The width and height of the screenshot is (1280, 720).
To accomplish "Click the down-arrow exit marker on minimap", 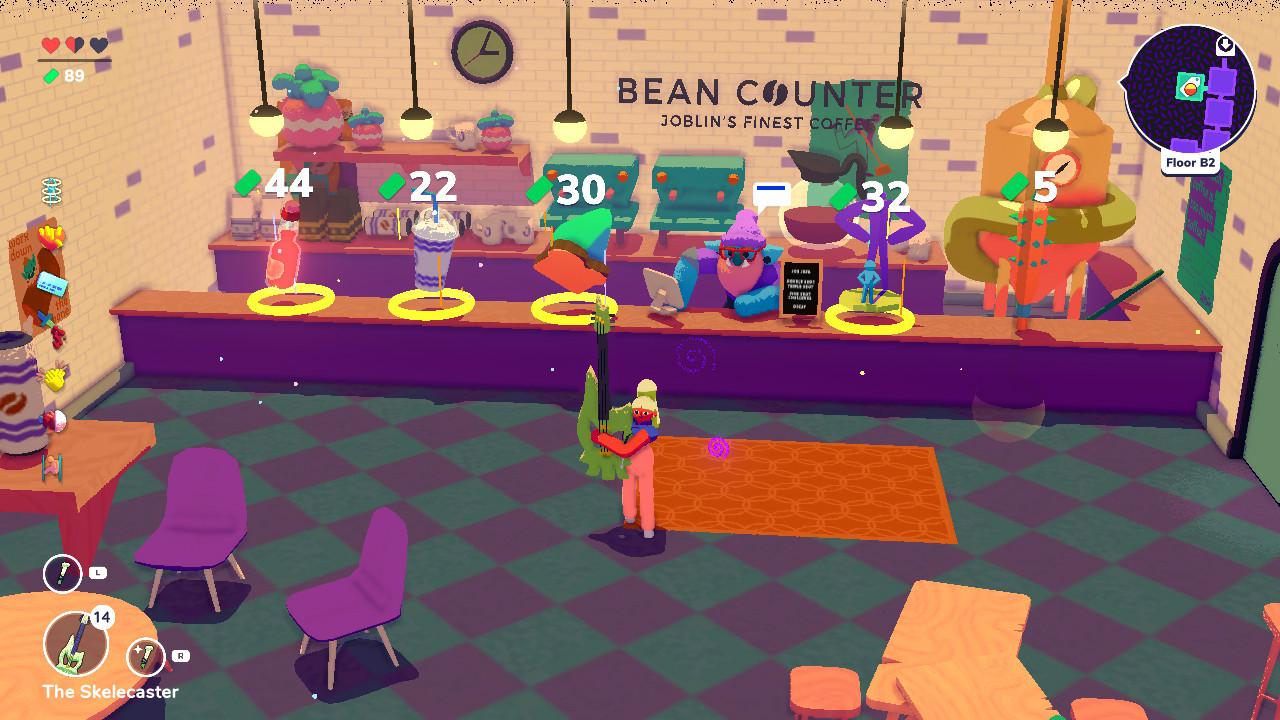I will pyautogui.click(x=1225, y=46).
